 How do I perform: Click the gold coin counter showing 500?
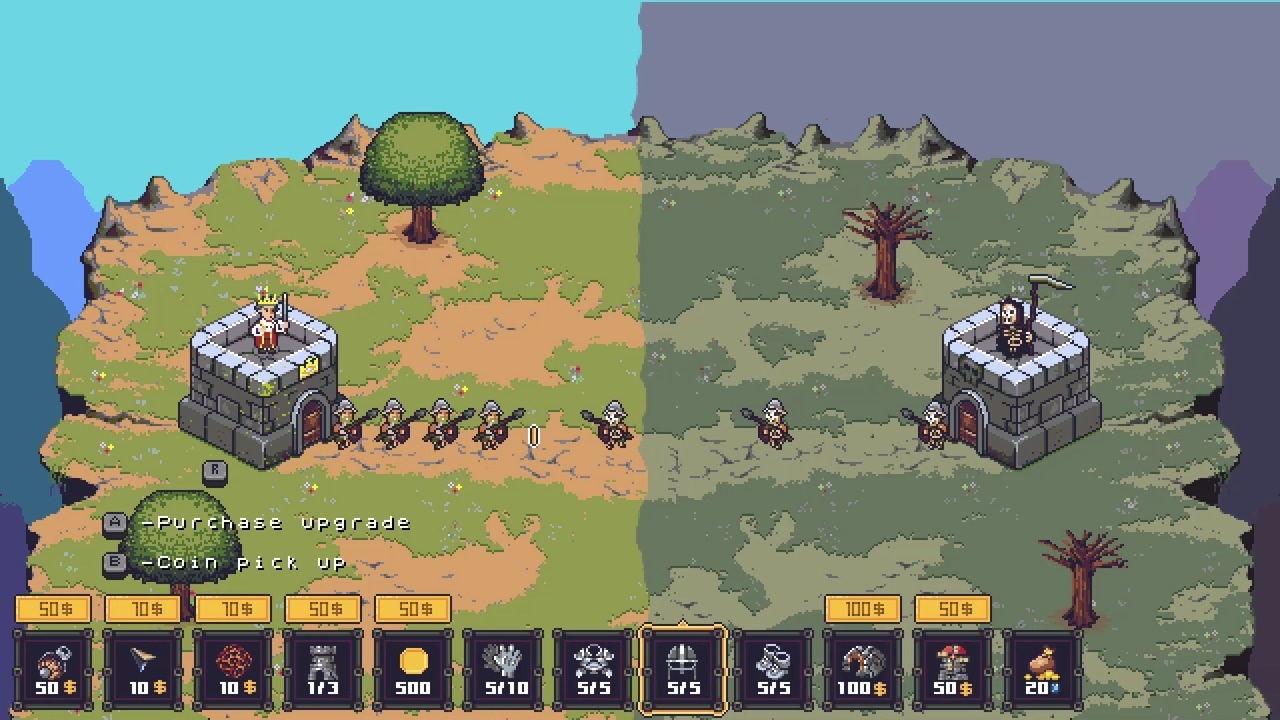pyautogui.click(x=413, y=665)
